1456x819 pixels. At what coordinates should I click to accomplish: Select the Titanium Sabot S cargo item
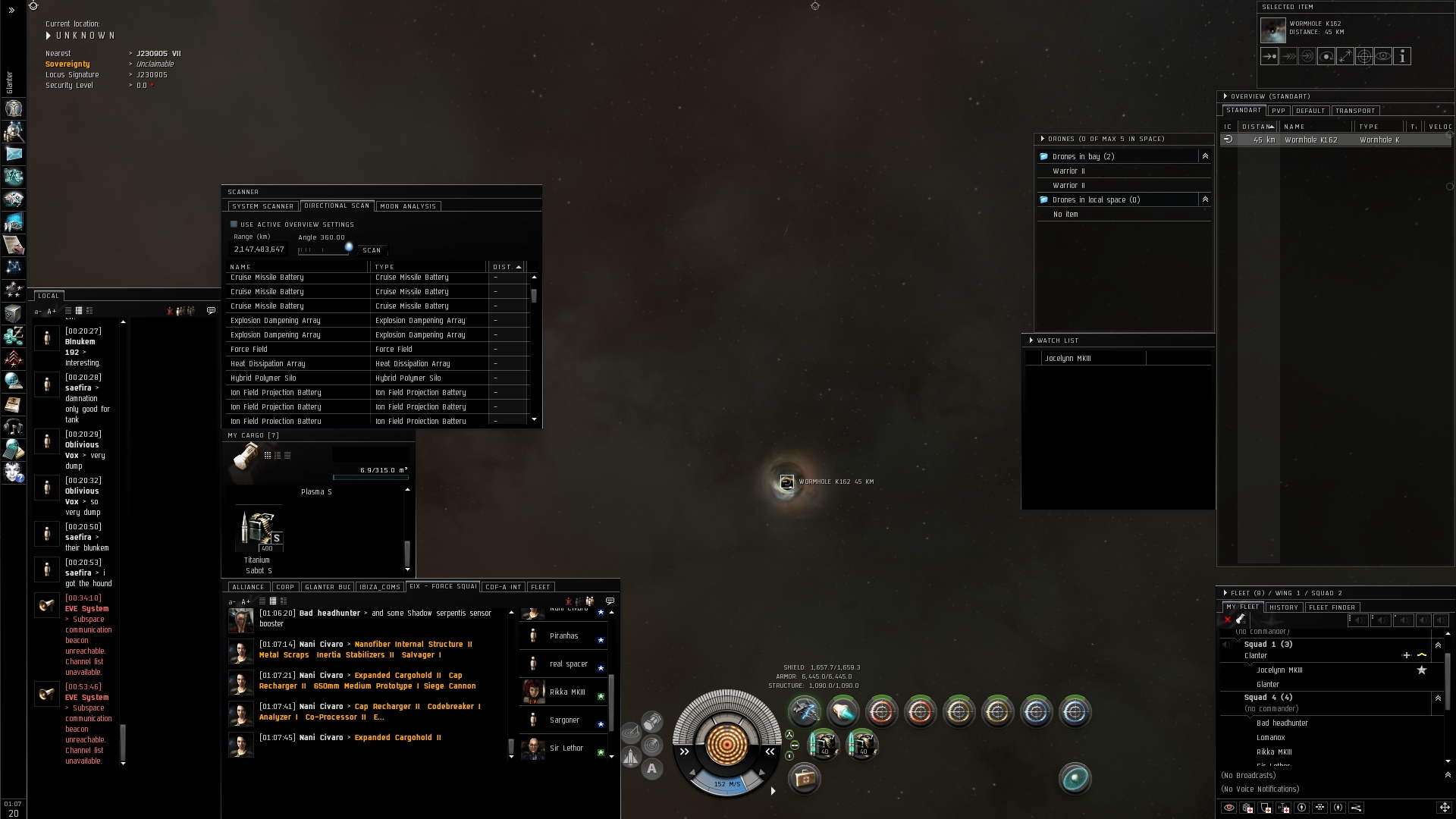tap(259, 532)
